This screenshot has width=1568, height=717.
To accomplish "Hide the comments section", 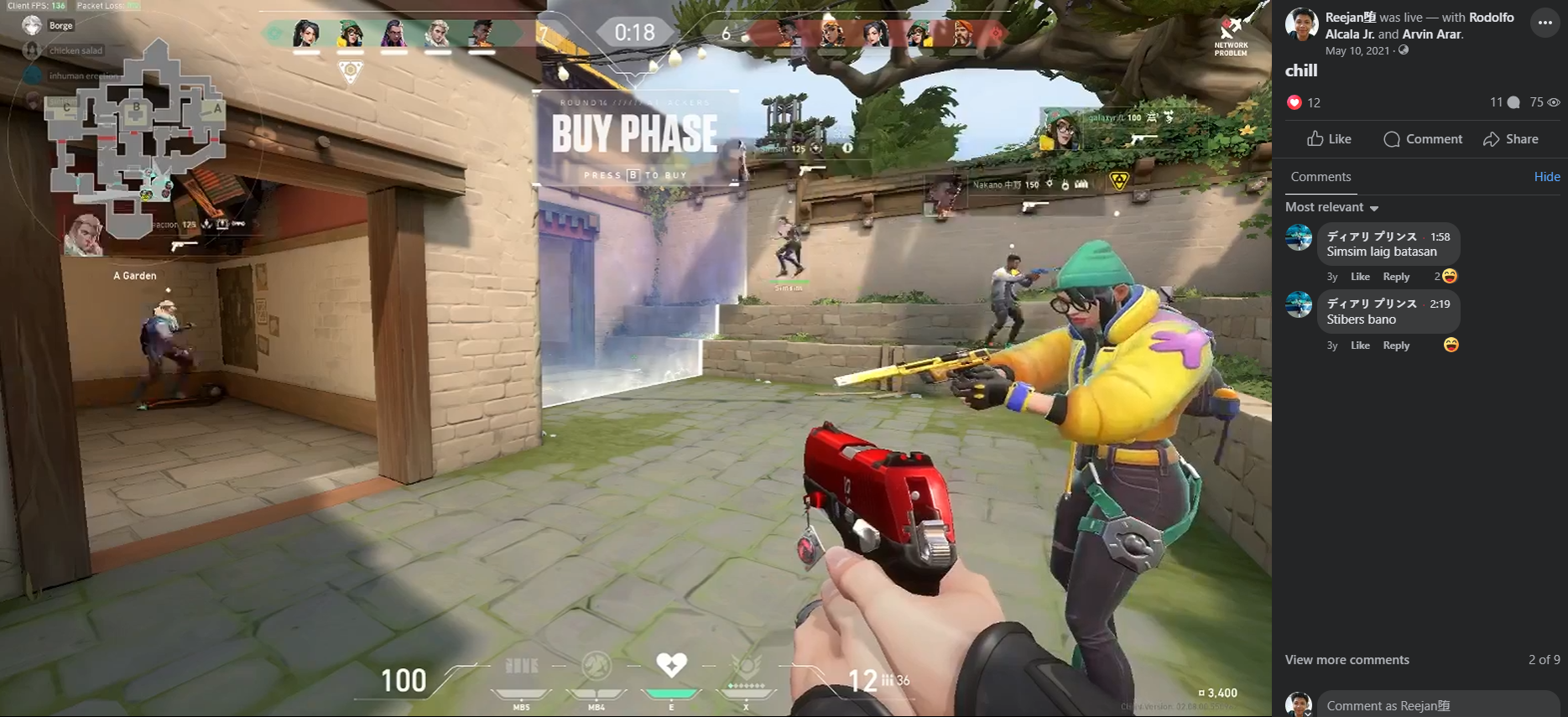I will pyautogui.click(x=1548, y=176).
